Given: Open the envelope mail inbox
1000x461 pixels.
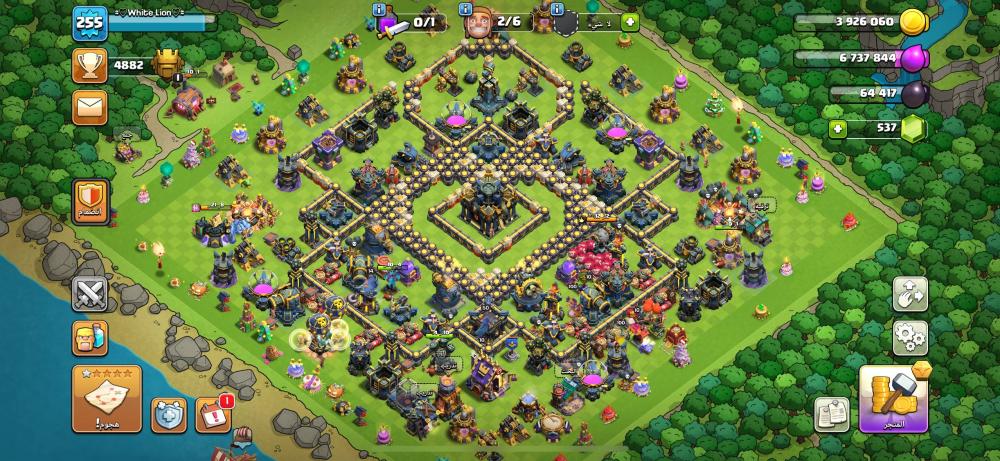Looking at the screenshot, I should pos(90,106).
